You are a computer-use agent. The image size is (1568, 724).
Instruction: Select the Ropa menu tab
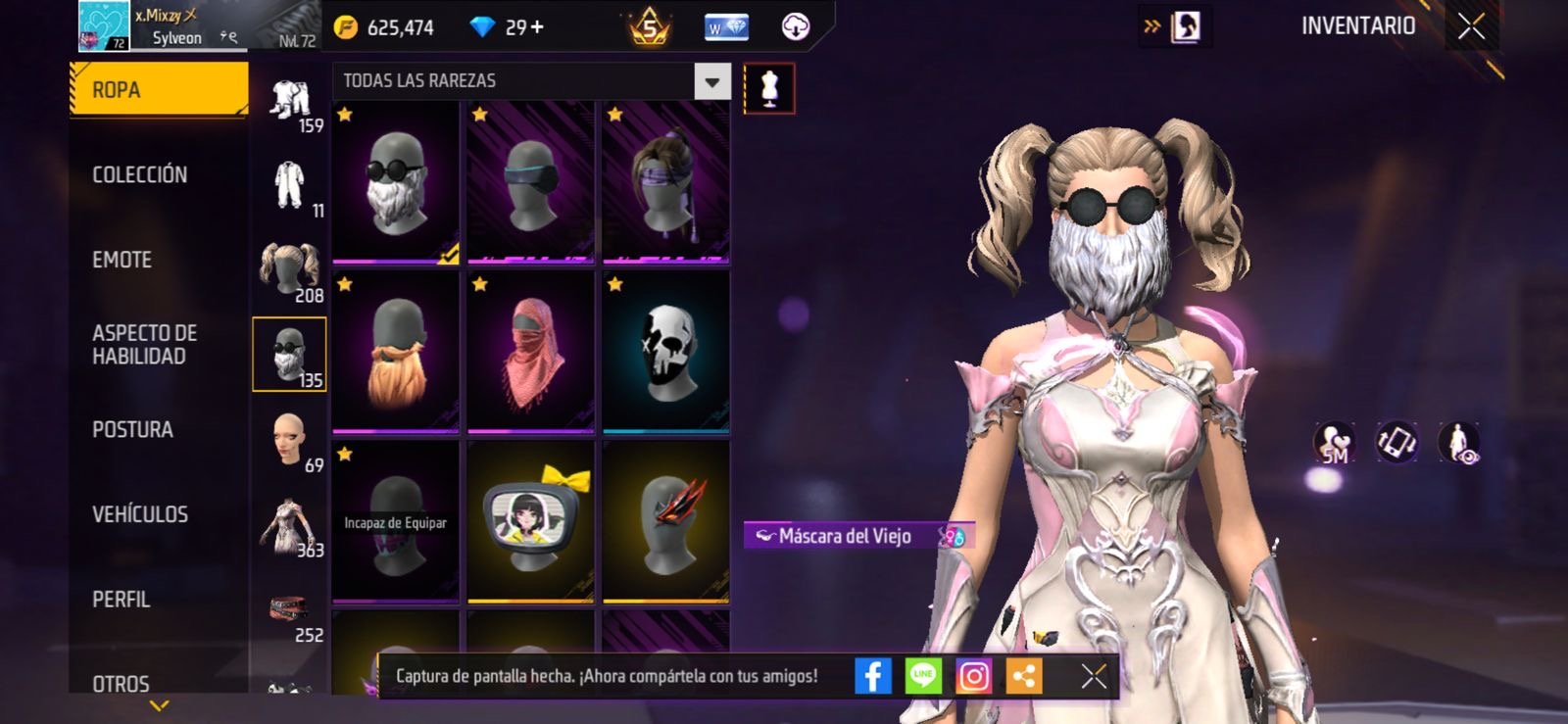[157, 90]
